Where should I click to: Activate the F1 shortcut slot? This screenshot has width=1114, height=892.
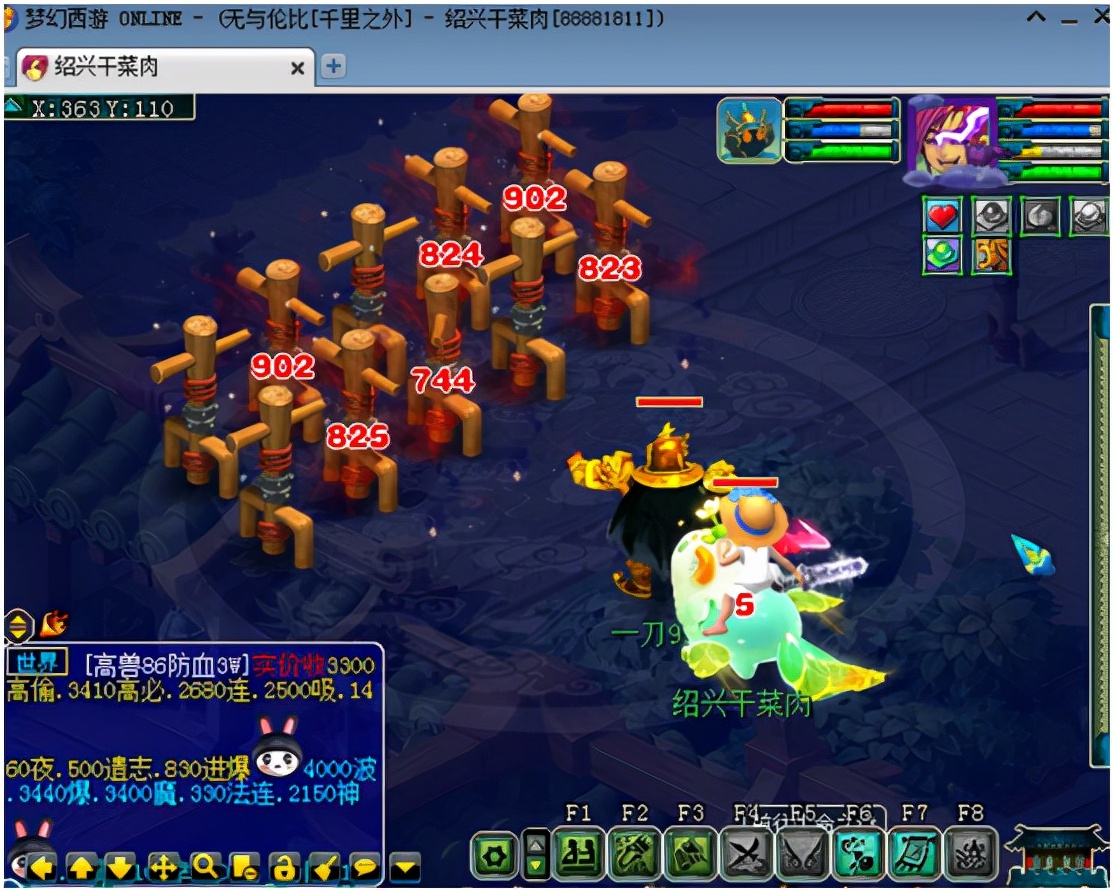(x=578, y=856)
